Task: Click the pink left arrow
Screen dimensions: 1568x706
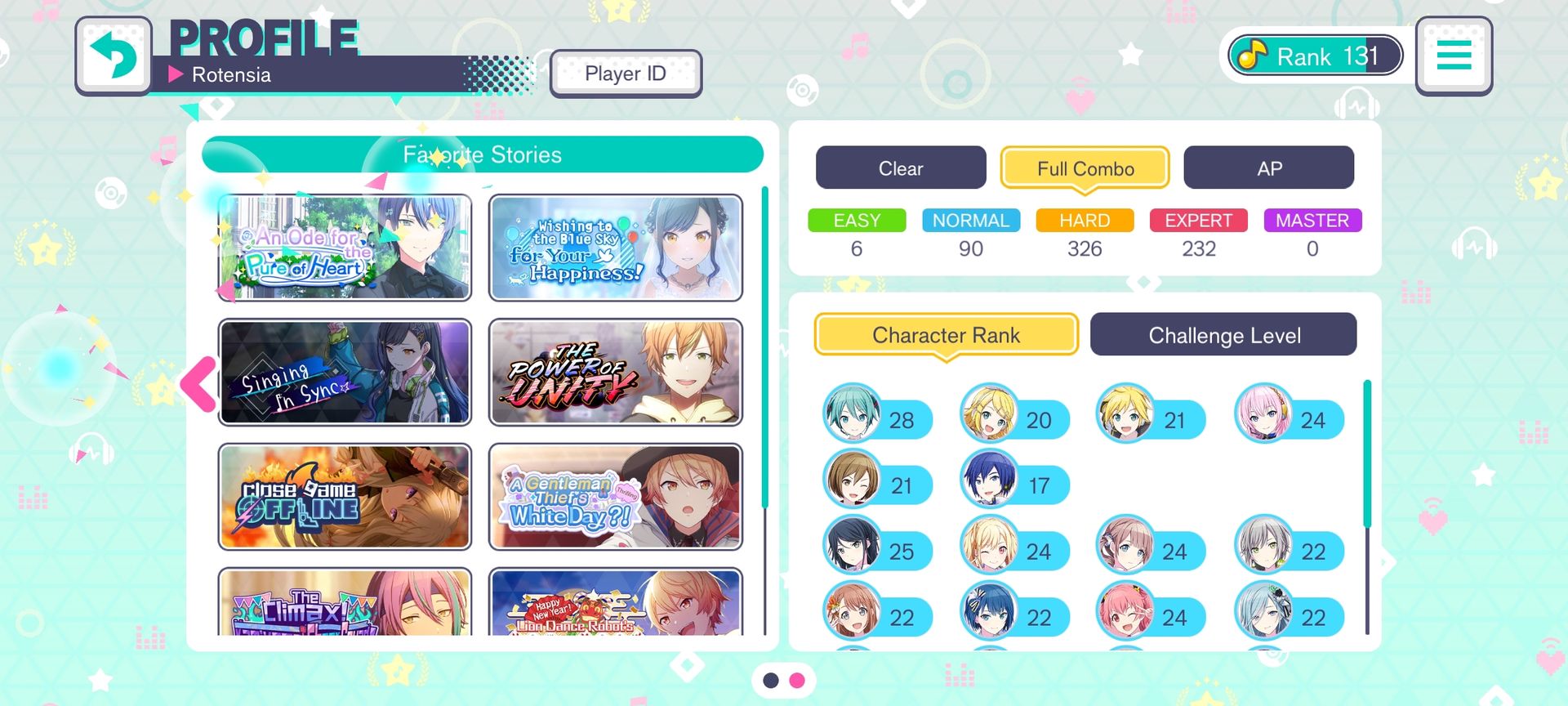Action: pos(198,383)
